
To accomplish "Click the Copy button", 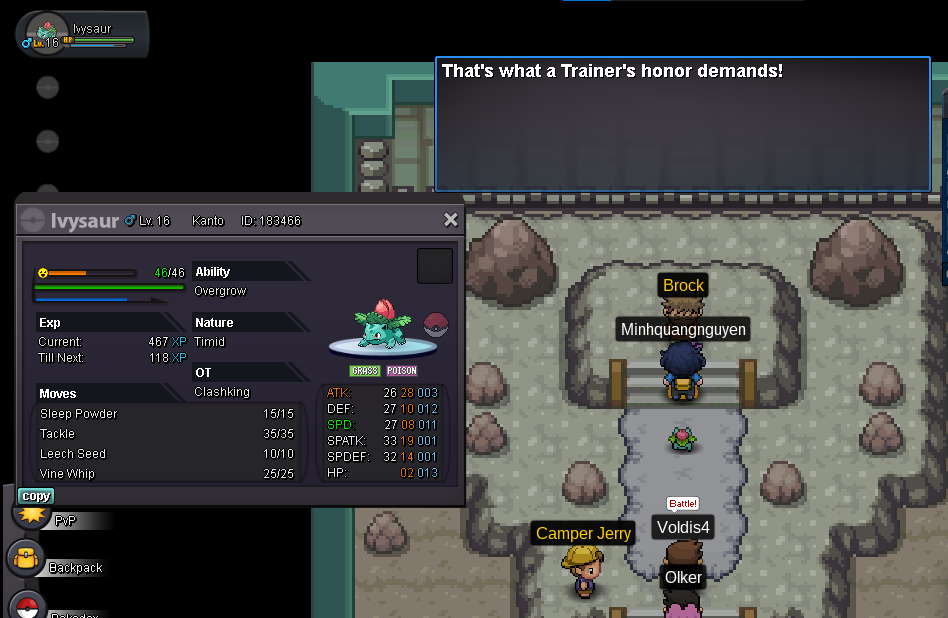I will point(36,496).
